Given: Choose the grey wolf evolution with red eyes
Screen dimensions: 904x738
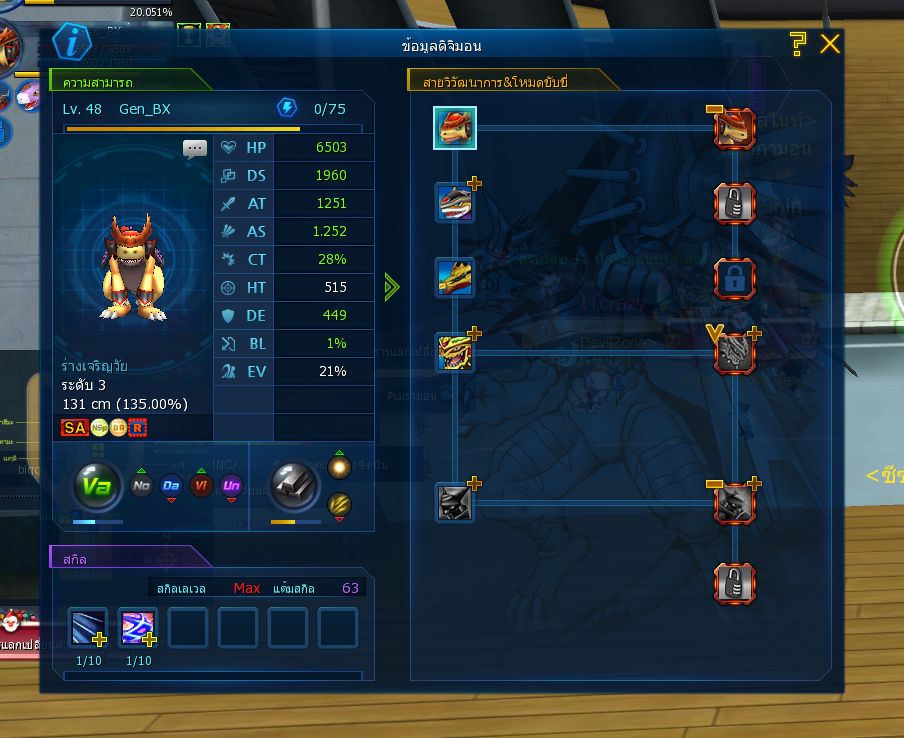Looking at the screenshot, I should 455,203.
